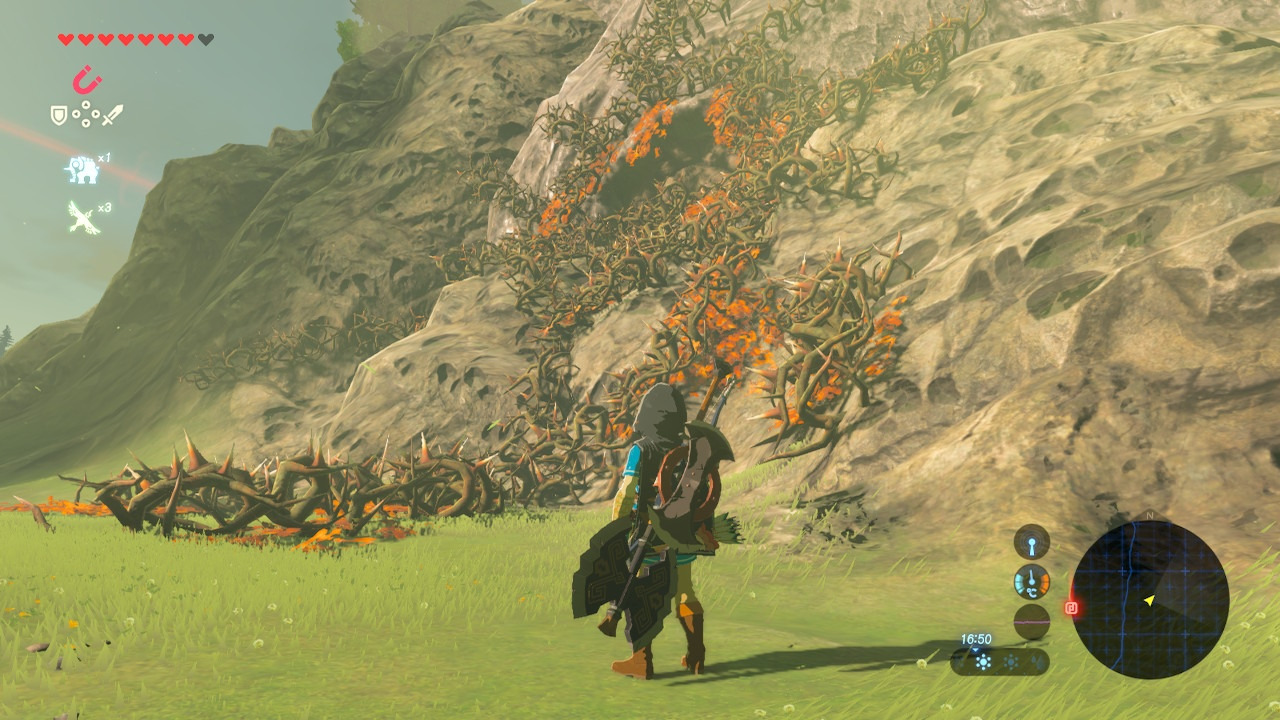Screen dimensions: 1280x720
Task: Activate the elephant champion ability icon
Action: pos(81,170)
